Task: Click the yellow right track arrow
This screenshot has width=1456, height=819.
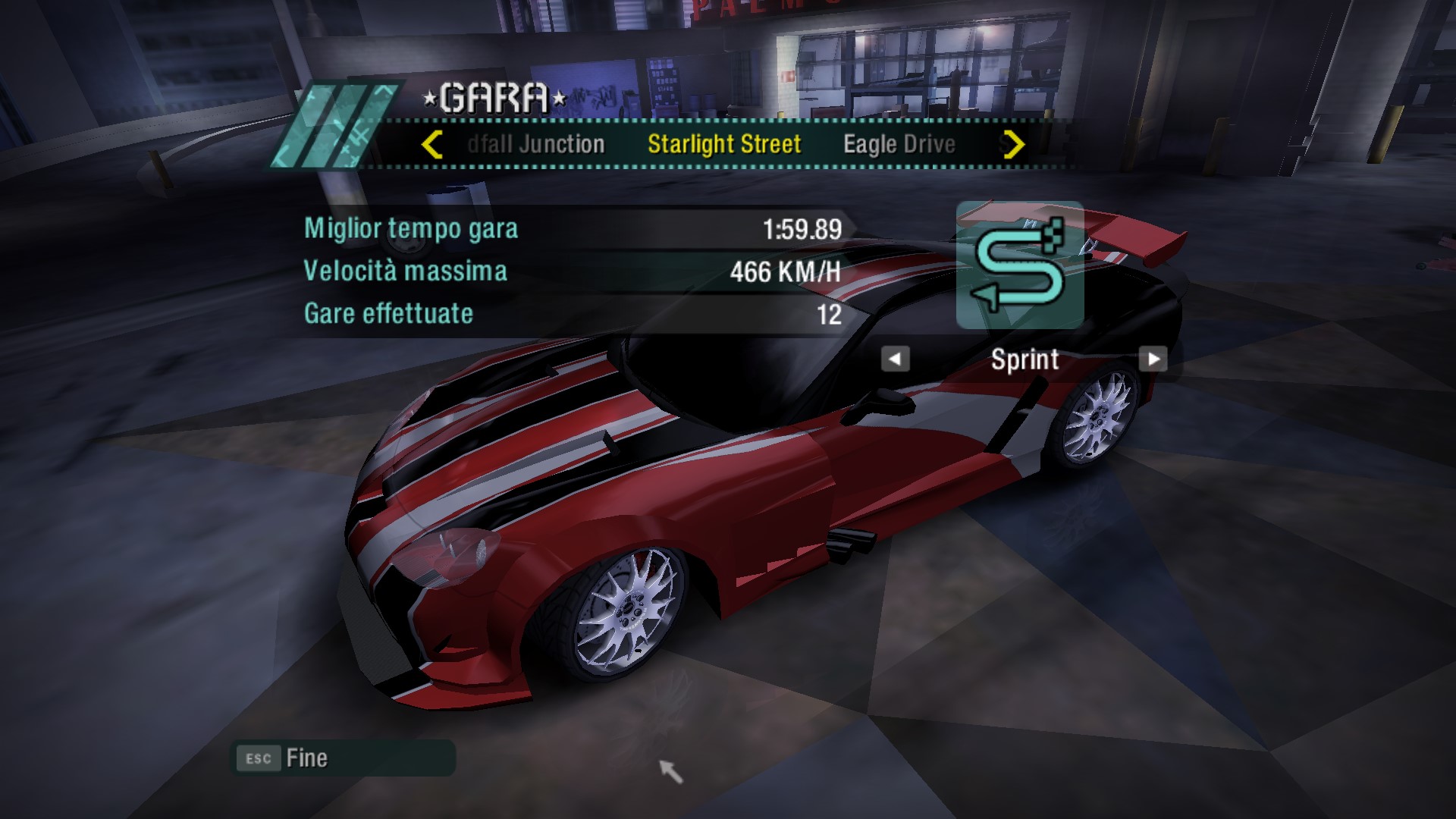Action: point(1013,144)
